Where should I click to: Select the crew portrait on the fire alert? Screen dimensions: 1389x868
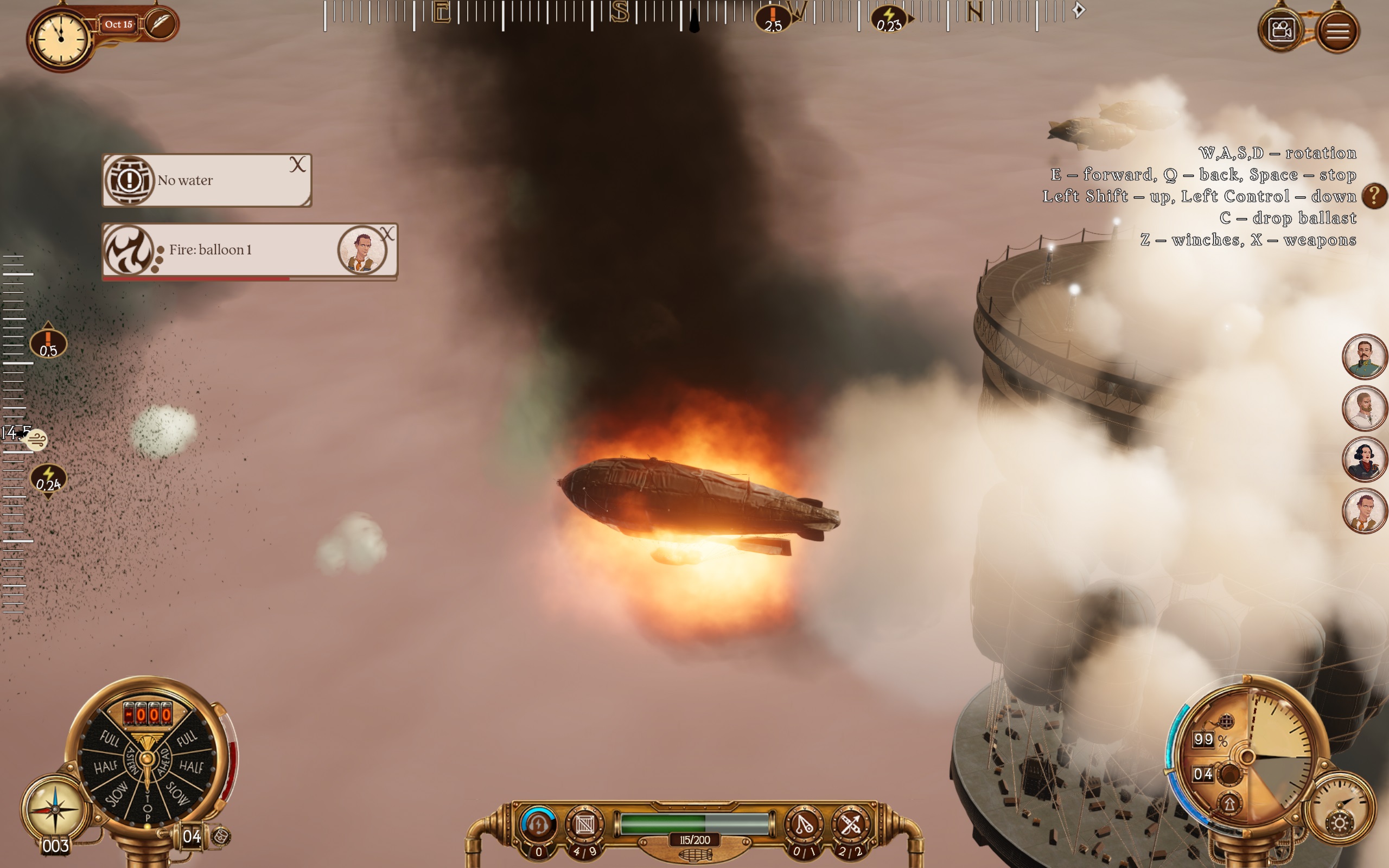click(362, 250)
